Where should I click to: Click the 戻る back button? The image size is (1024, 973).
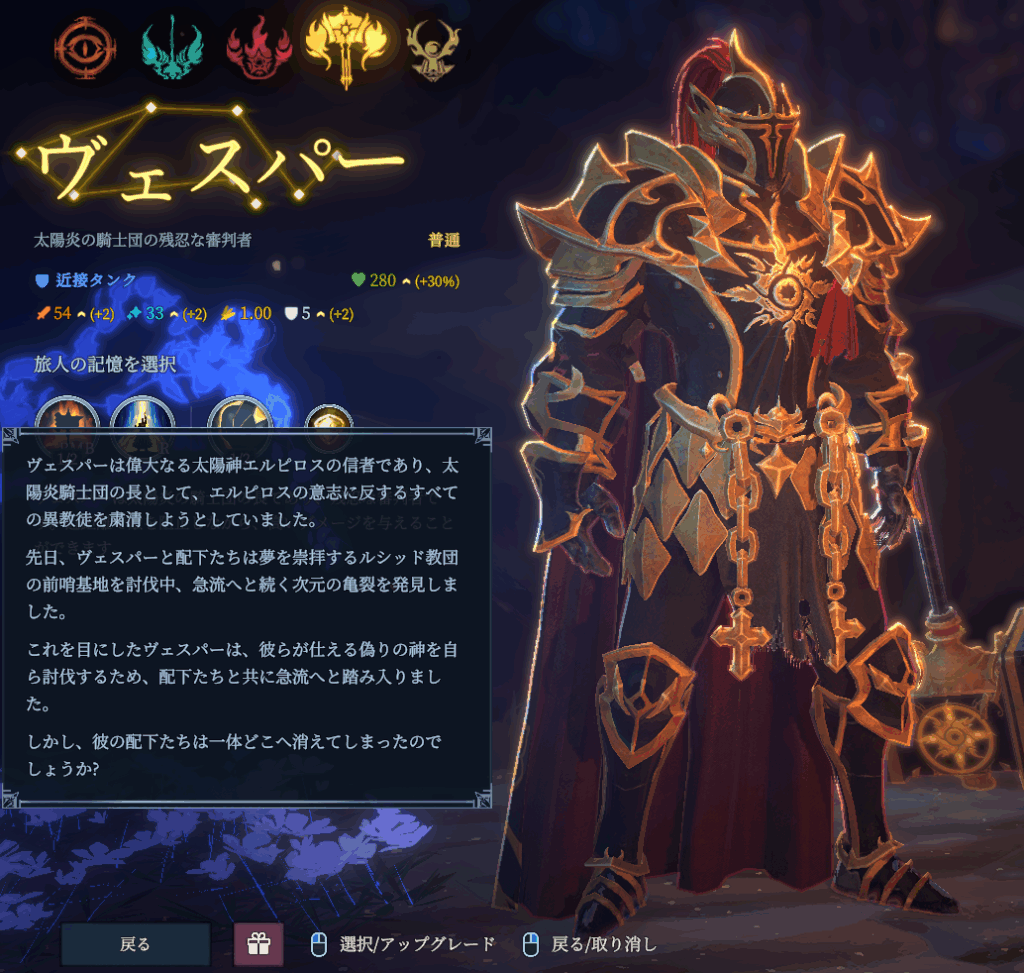coord(135,944)
